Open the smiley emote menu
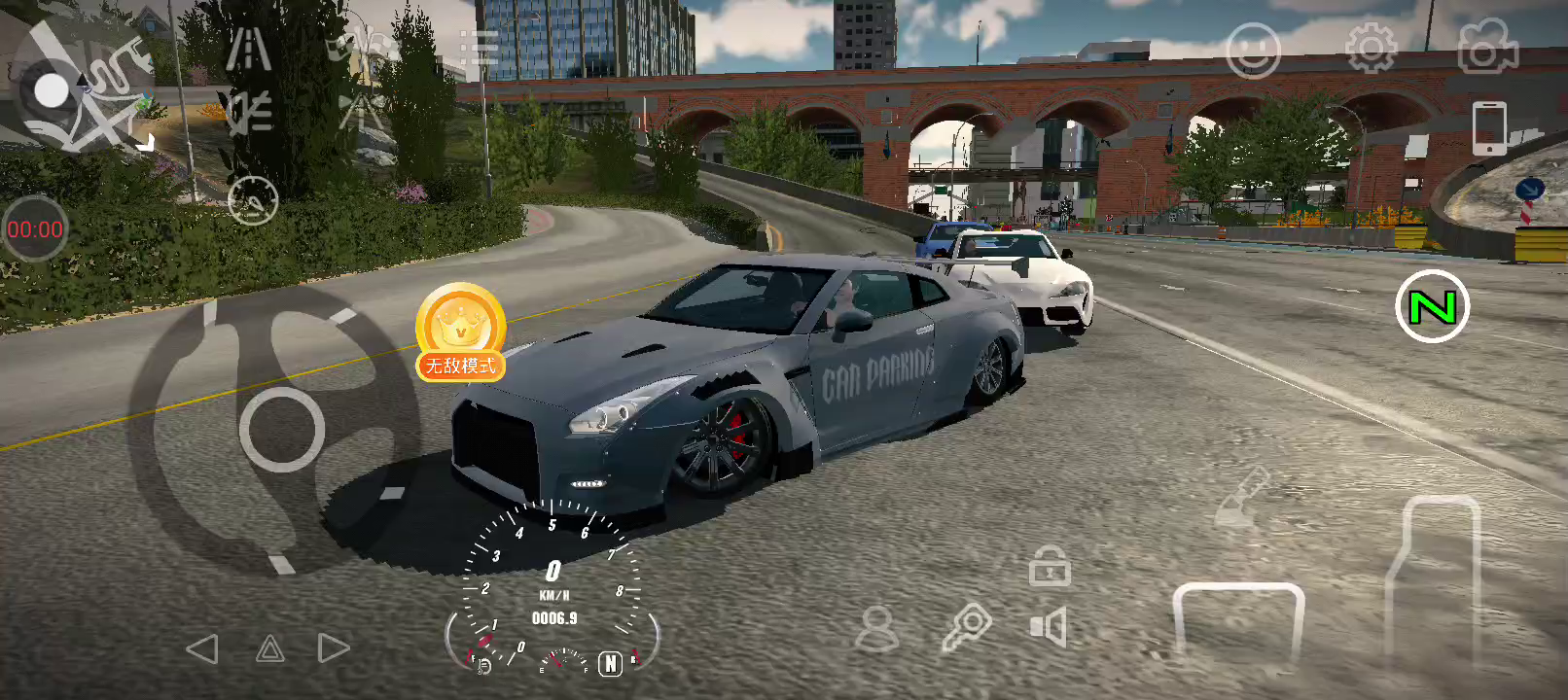Image resolution: width=1568 pixels, height=700 pixels. tap(1253, 51)
